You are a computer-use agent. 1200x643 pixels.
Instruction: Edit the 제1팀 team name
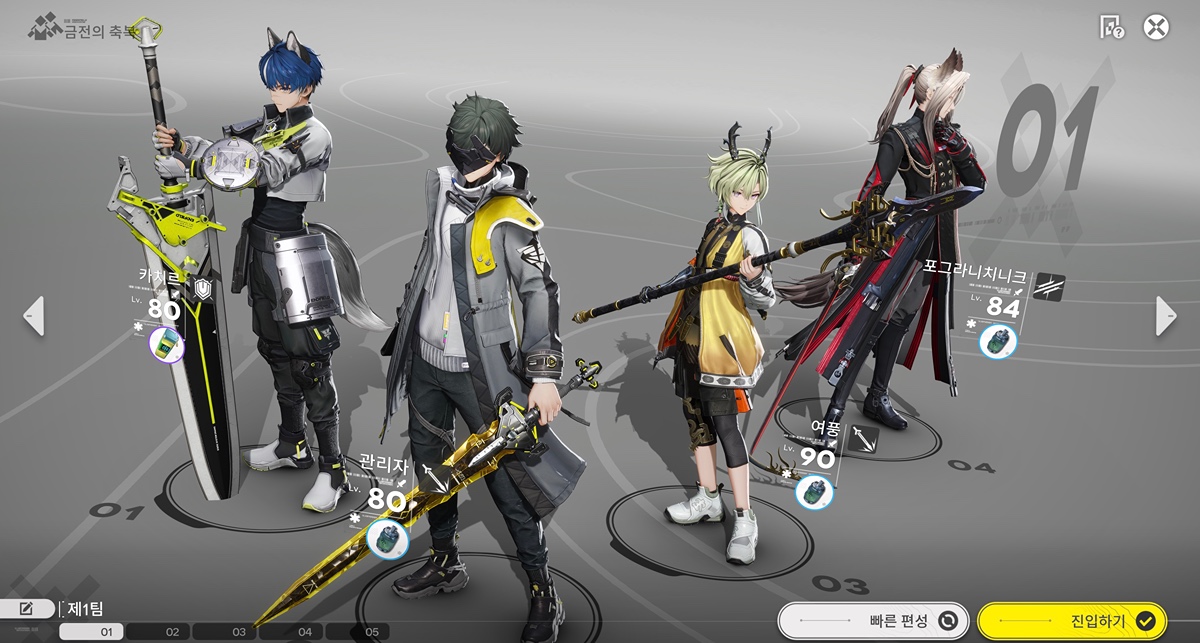[x=27, y=608]
